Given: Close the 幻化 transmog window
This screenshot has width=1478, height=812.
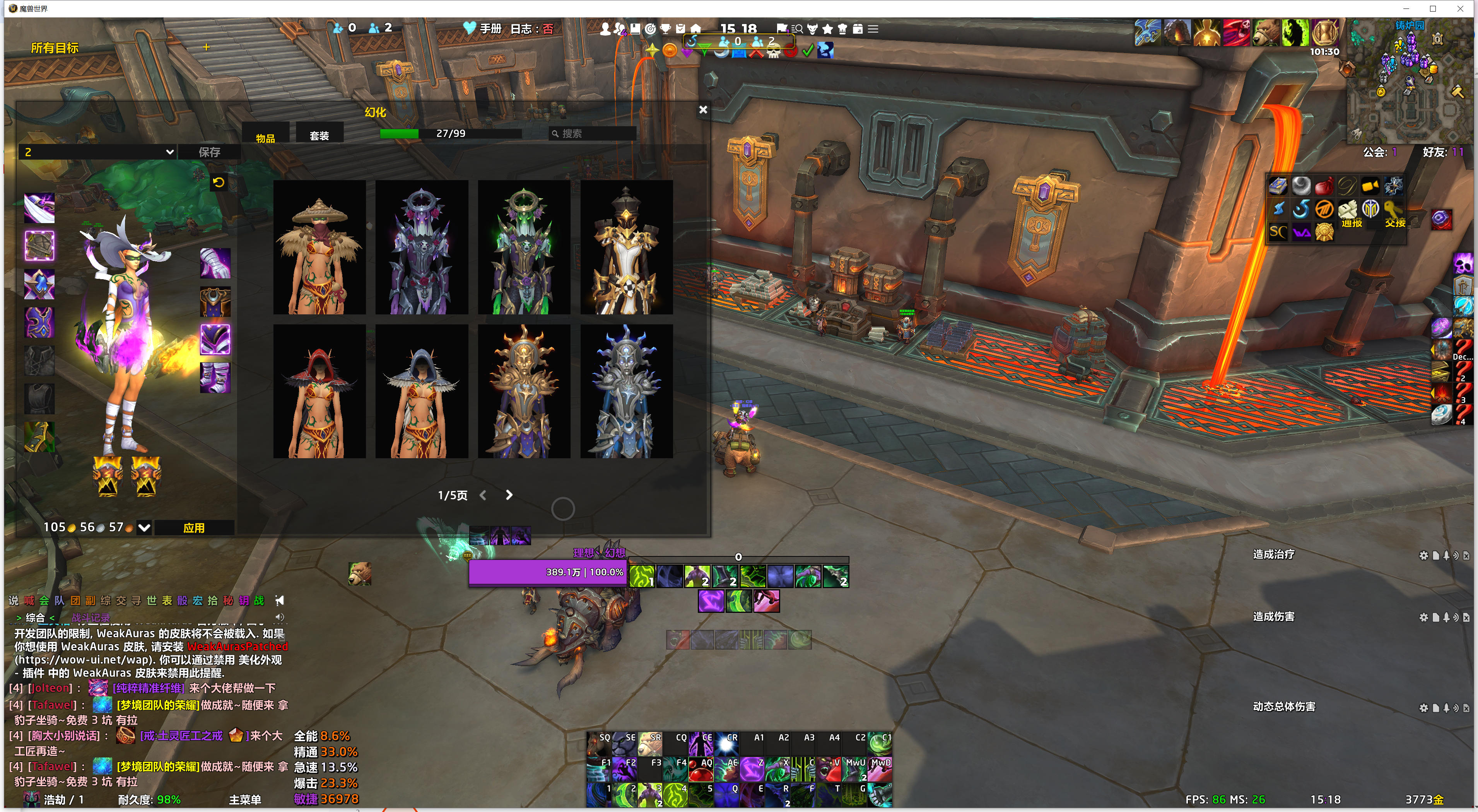Looking at the screenshot, I should (703, 109).
